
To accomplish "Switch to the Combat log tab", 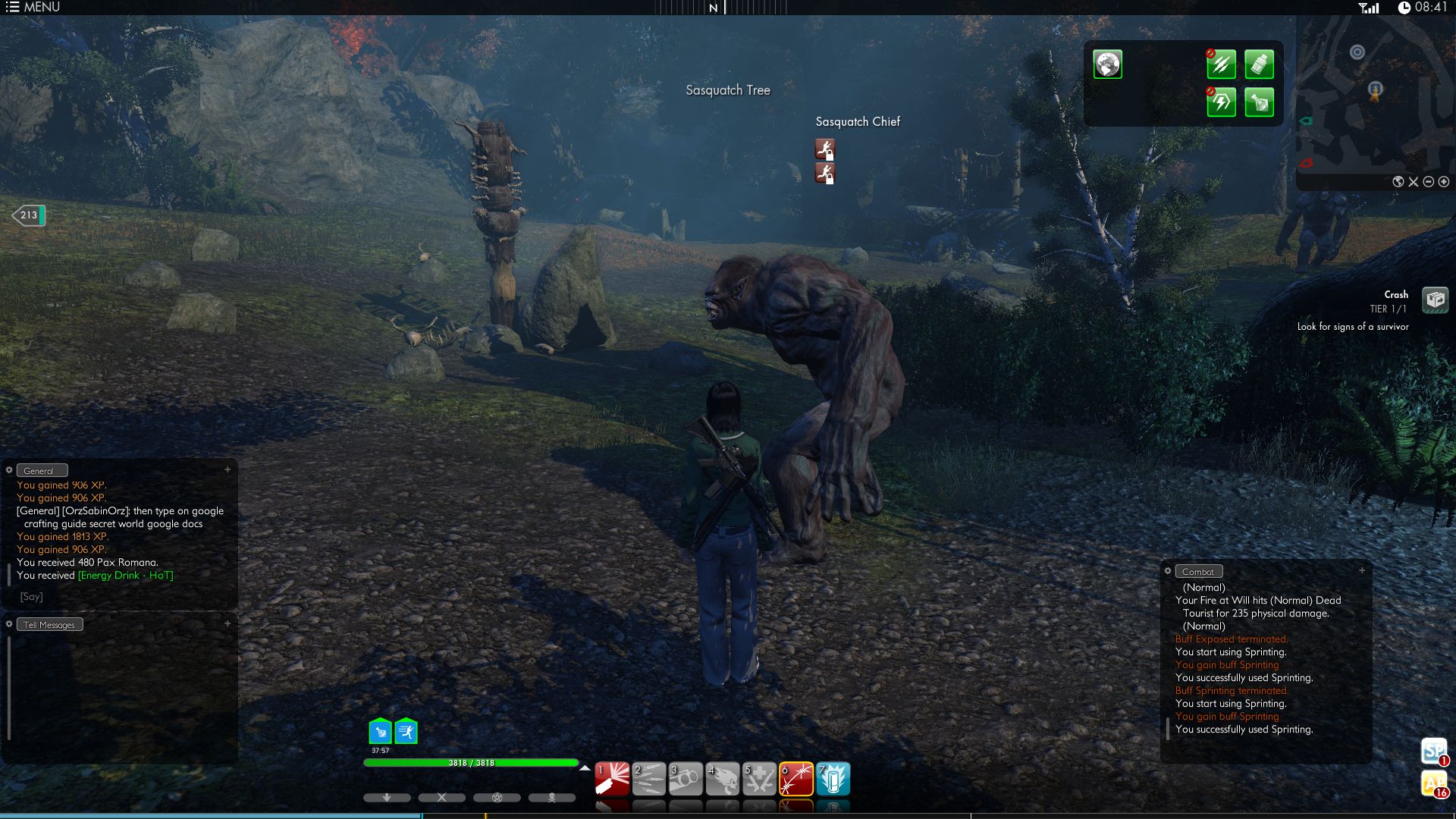I will tap(1198, 572).
